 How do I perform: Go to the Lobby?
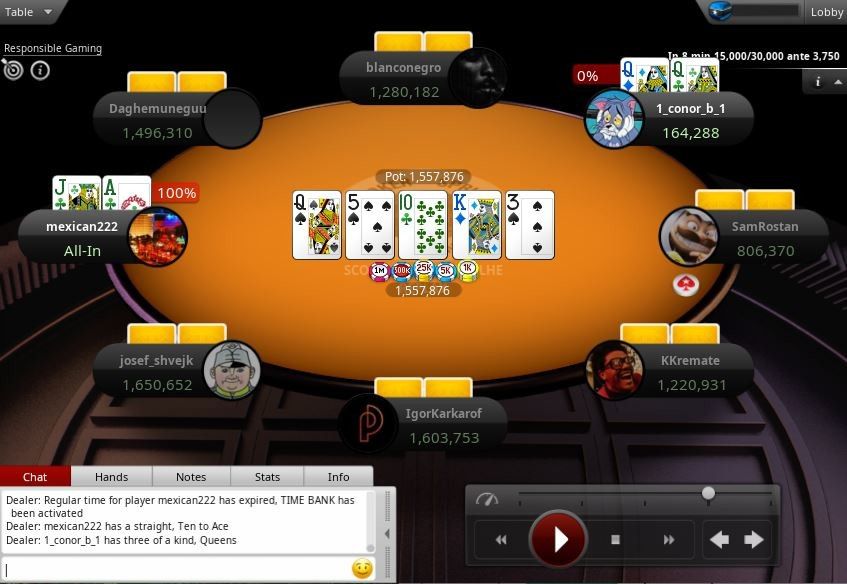coord(827,12)
